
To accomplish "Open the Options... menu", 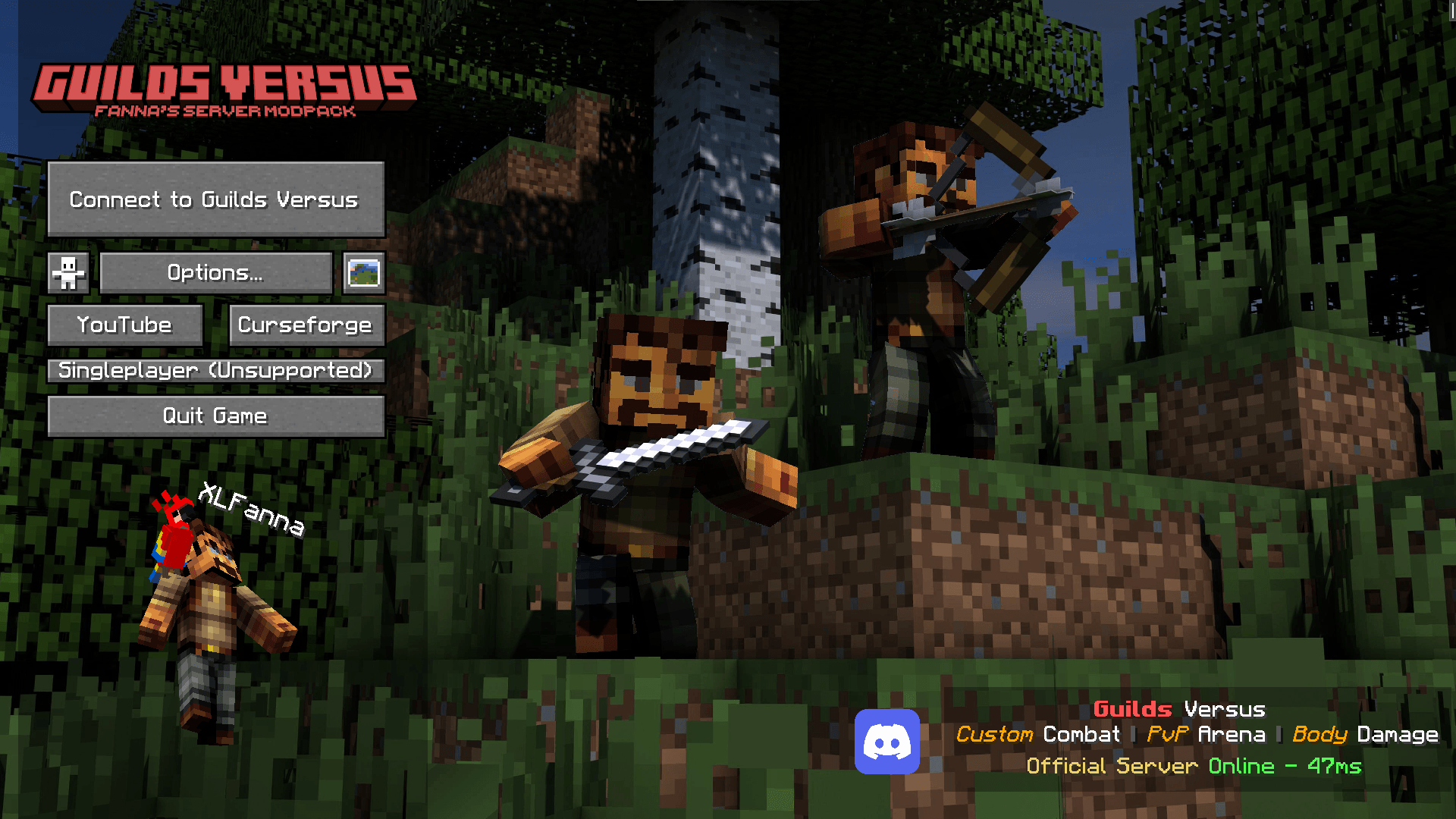I will (x=215, y=272).
